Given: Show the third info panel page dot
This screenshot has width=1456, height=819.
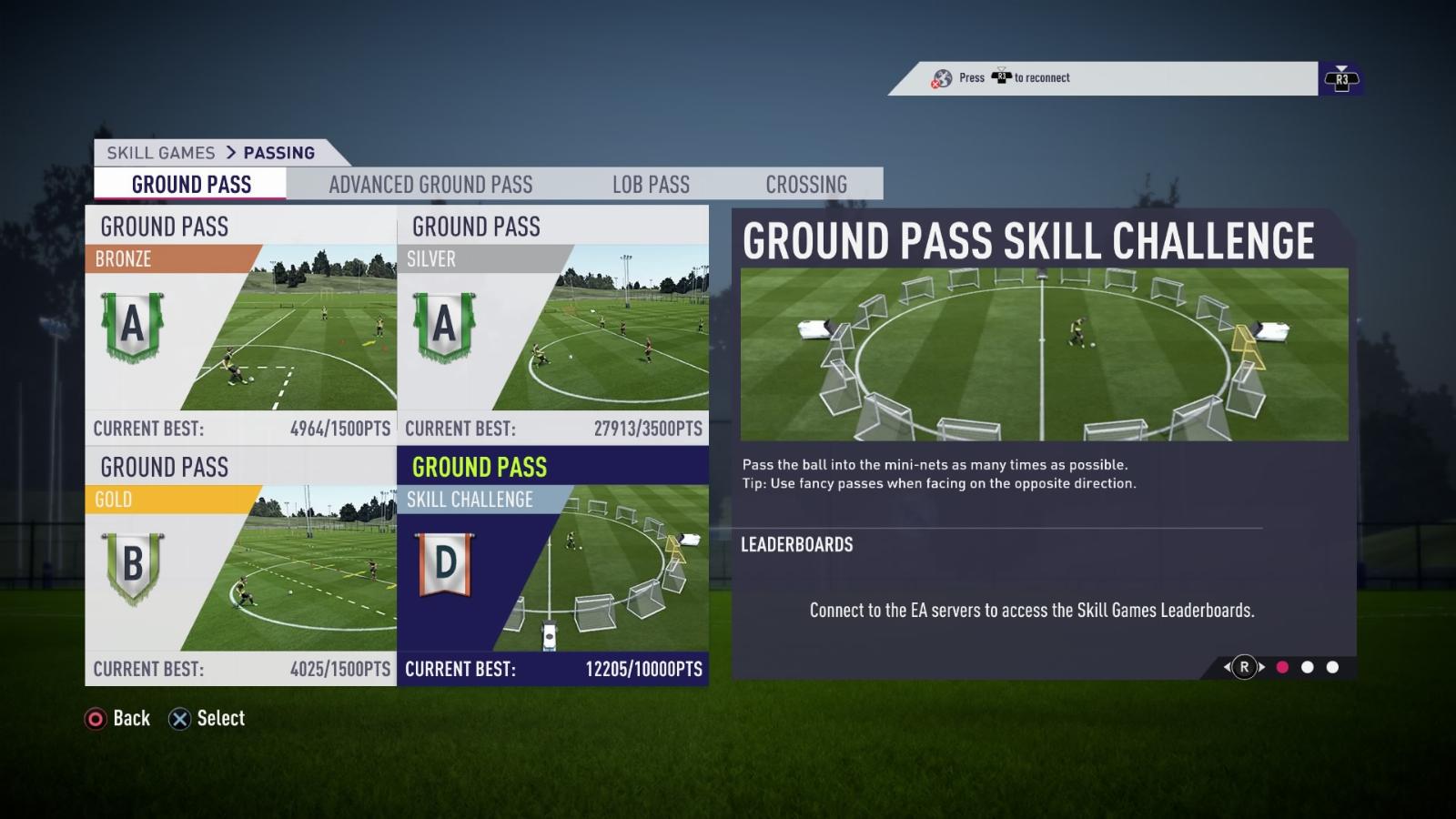Looking at the screenshot, I should [x=1332, y=667].
